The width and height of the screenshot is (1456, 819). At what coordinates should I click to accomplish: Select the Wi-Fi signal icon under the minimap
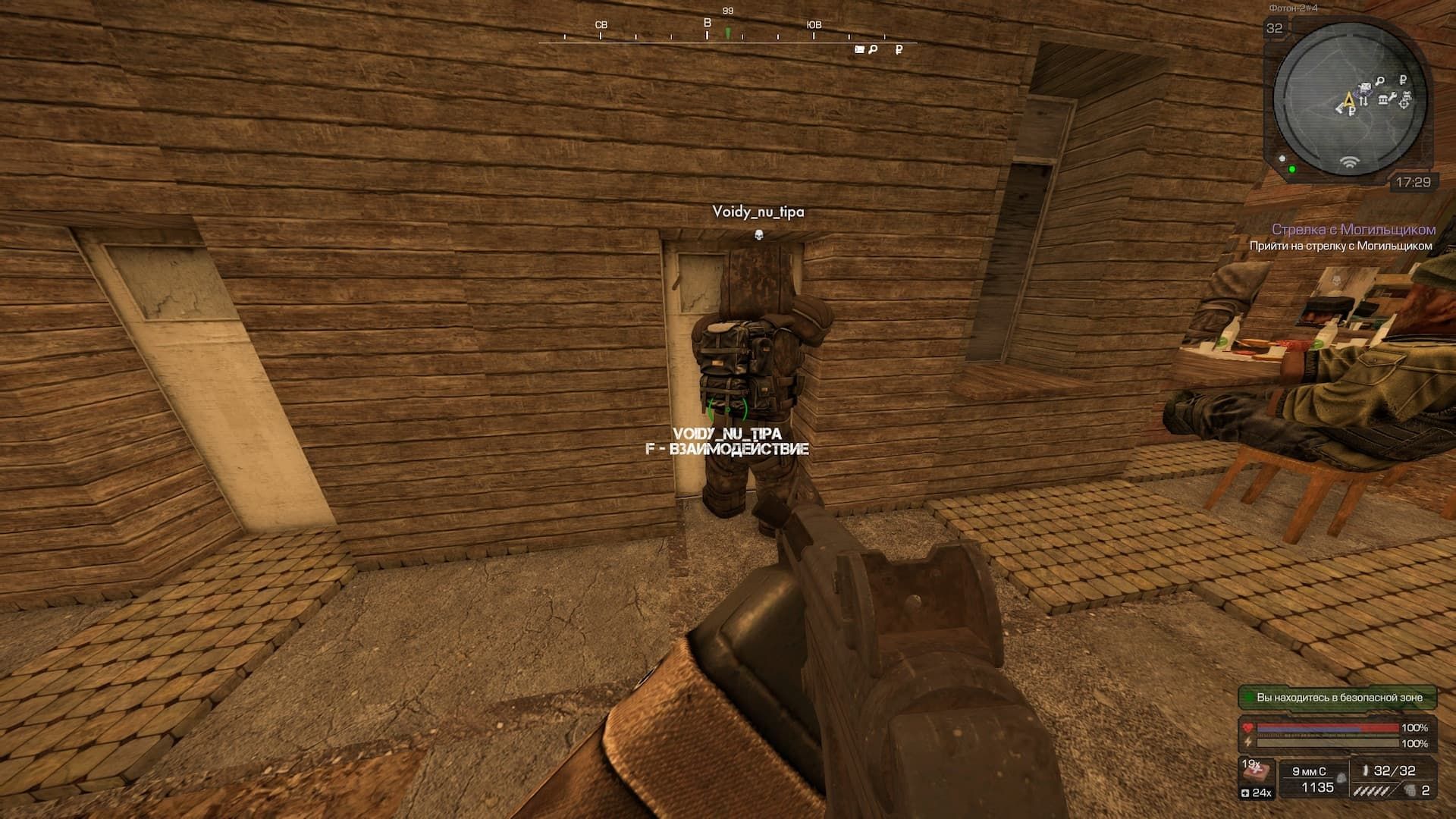(x=1350, y=162)
